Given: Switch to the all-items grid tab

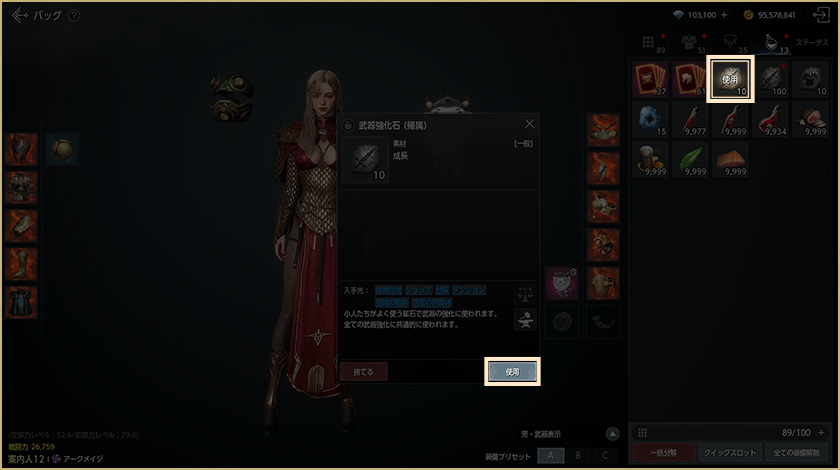Looking at the screenshot, I should click(x=649, y=42).
